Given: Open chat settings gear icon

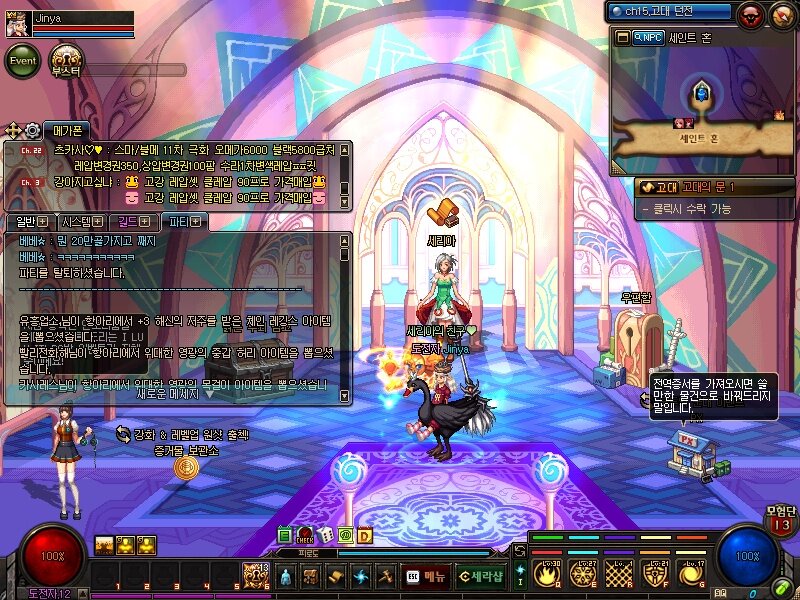Looking at the screenshot, I should coord(32,131).
